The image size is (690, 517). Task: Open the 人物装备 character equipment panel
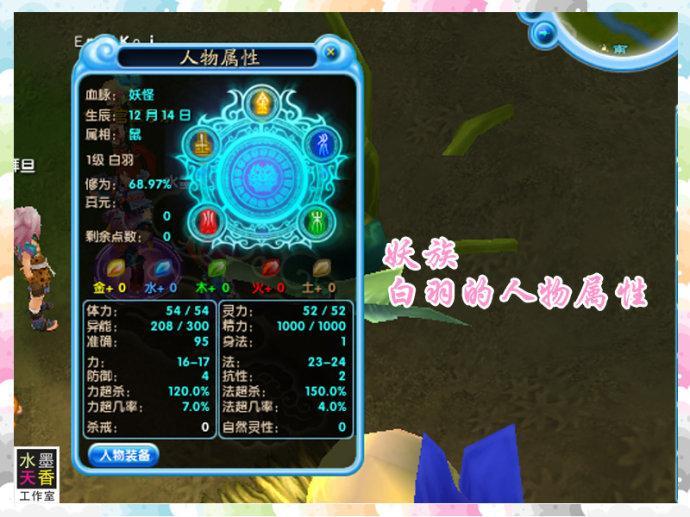pyautogui.click(x=124, y=456)
